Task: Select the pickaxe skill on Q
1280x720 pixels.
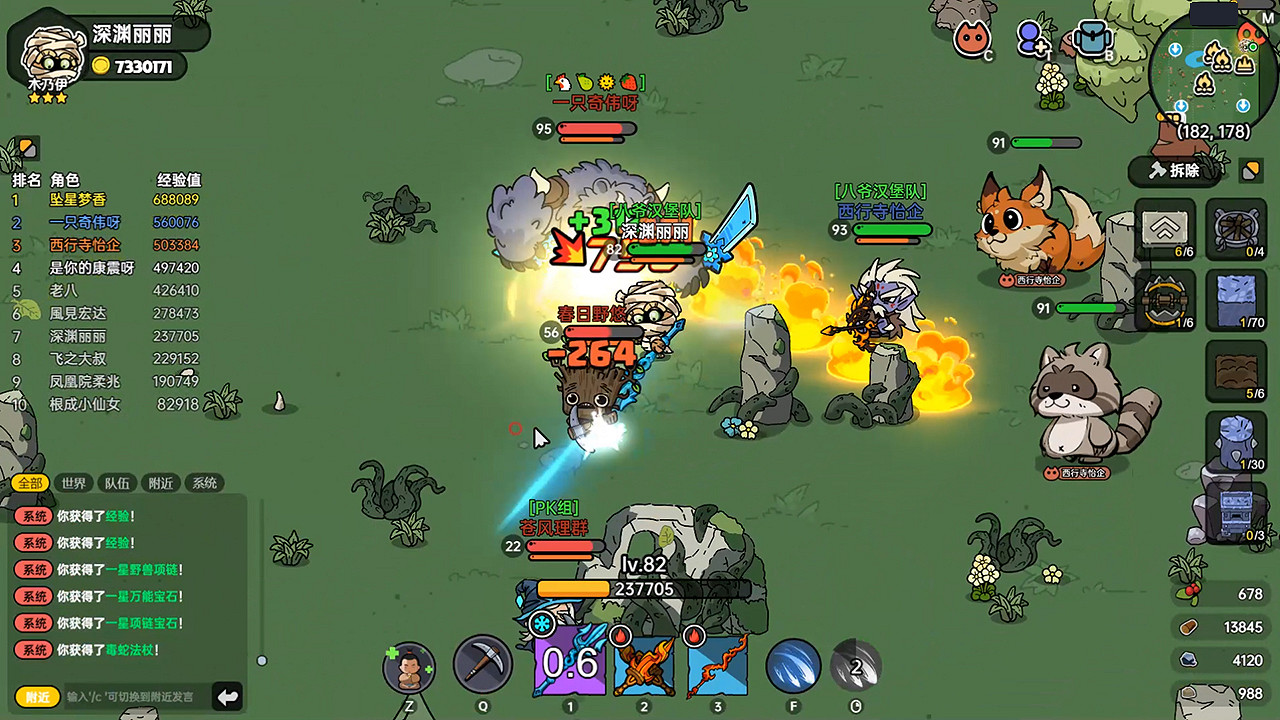Action: (485, 663)
